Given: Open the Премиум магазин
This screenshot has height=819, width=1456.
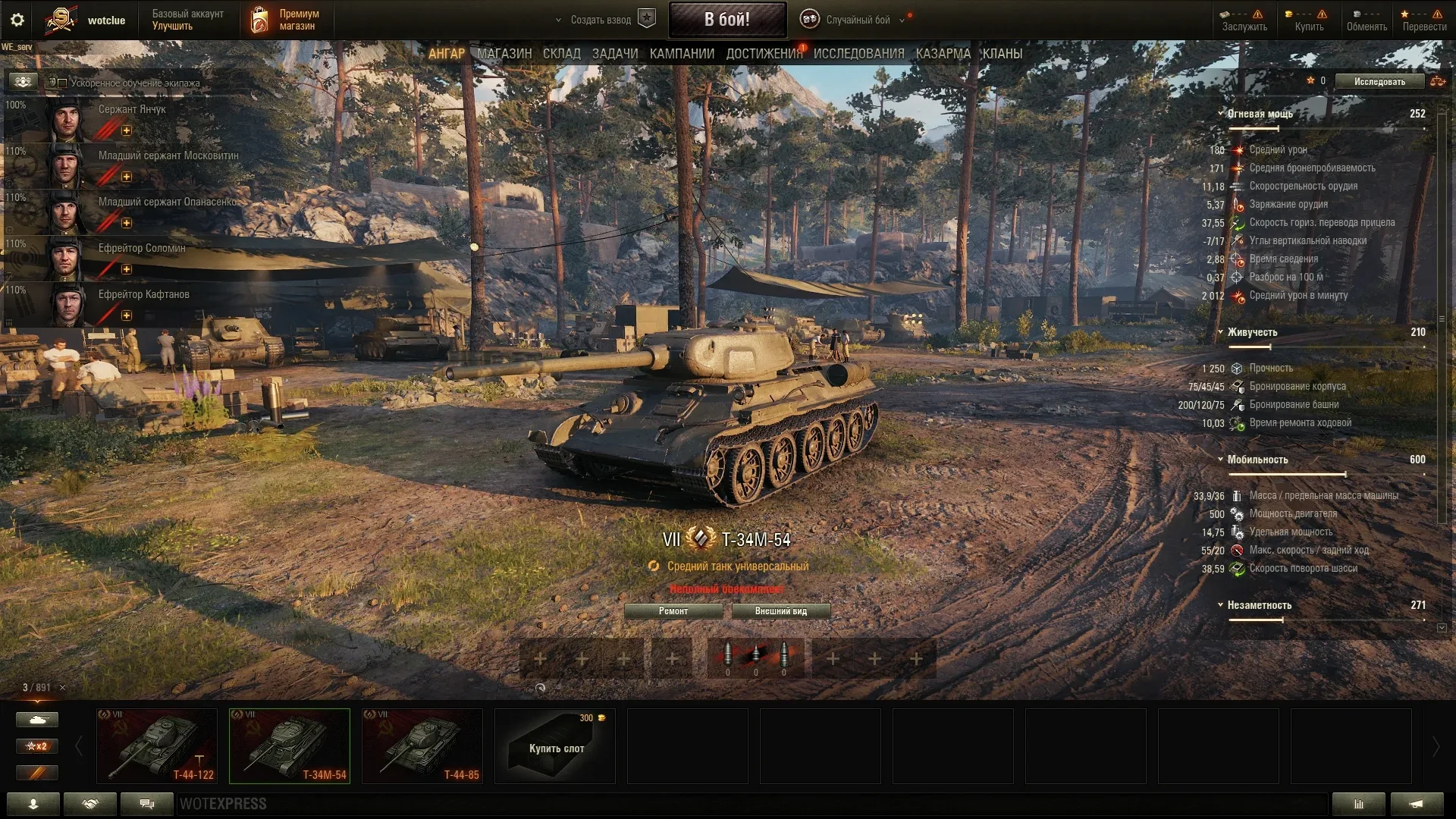Looking at the screenshot, I should point(287,20).
